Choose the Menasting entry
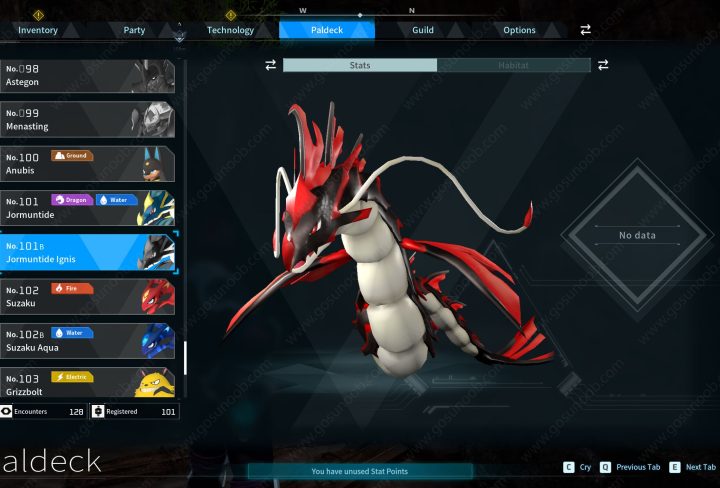720x488 pixels. [x=88, y=120]
